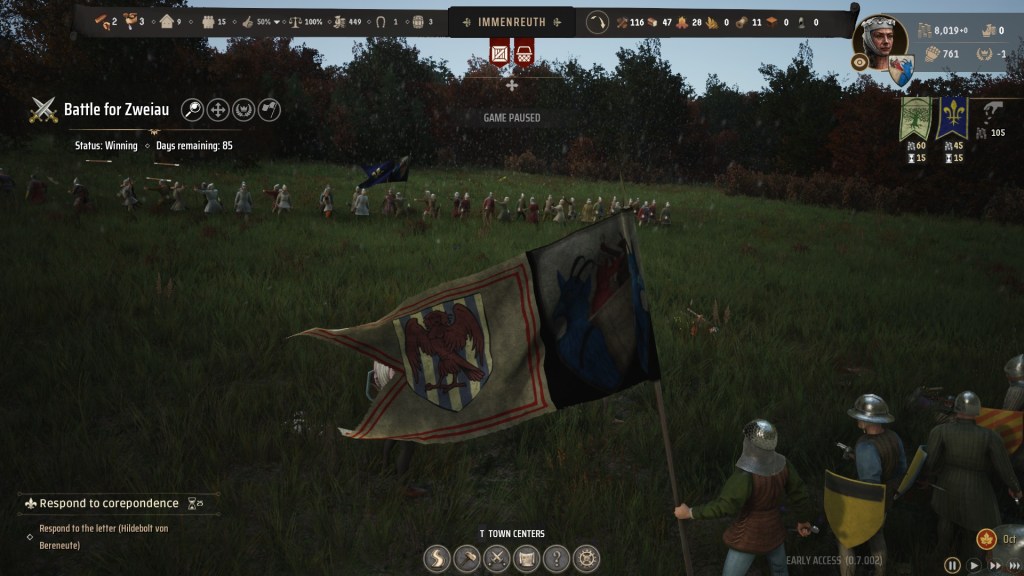Open the gear settings menu
Screen dimensions: 1024x576
[587, 558]
